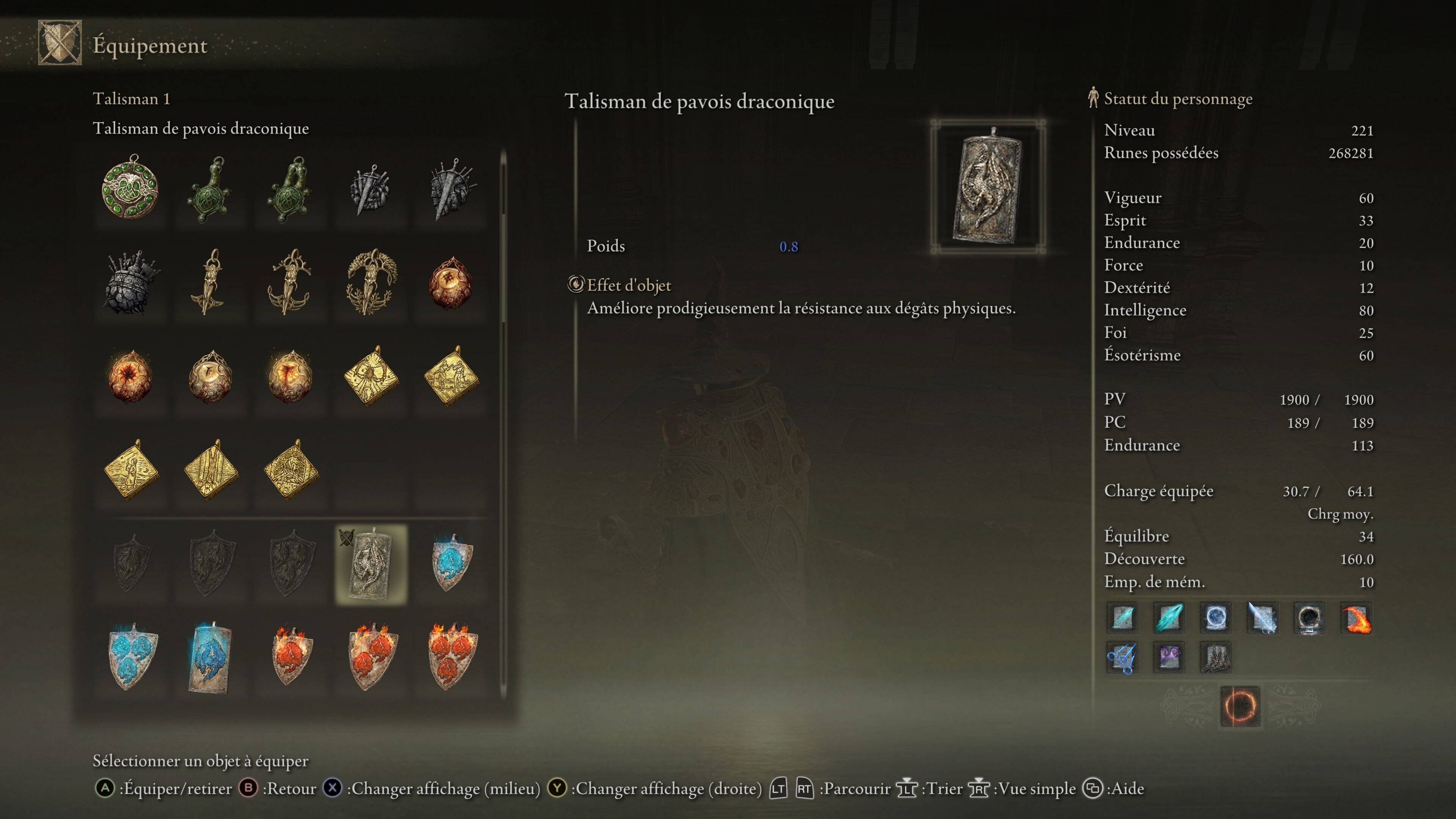1456x819 pixels.
Task: Select the round green-jeweled medallion talisman
Action: tap(130, 188)
